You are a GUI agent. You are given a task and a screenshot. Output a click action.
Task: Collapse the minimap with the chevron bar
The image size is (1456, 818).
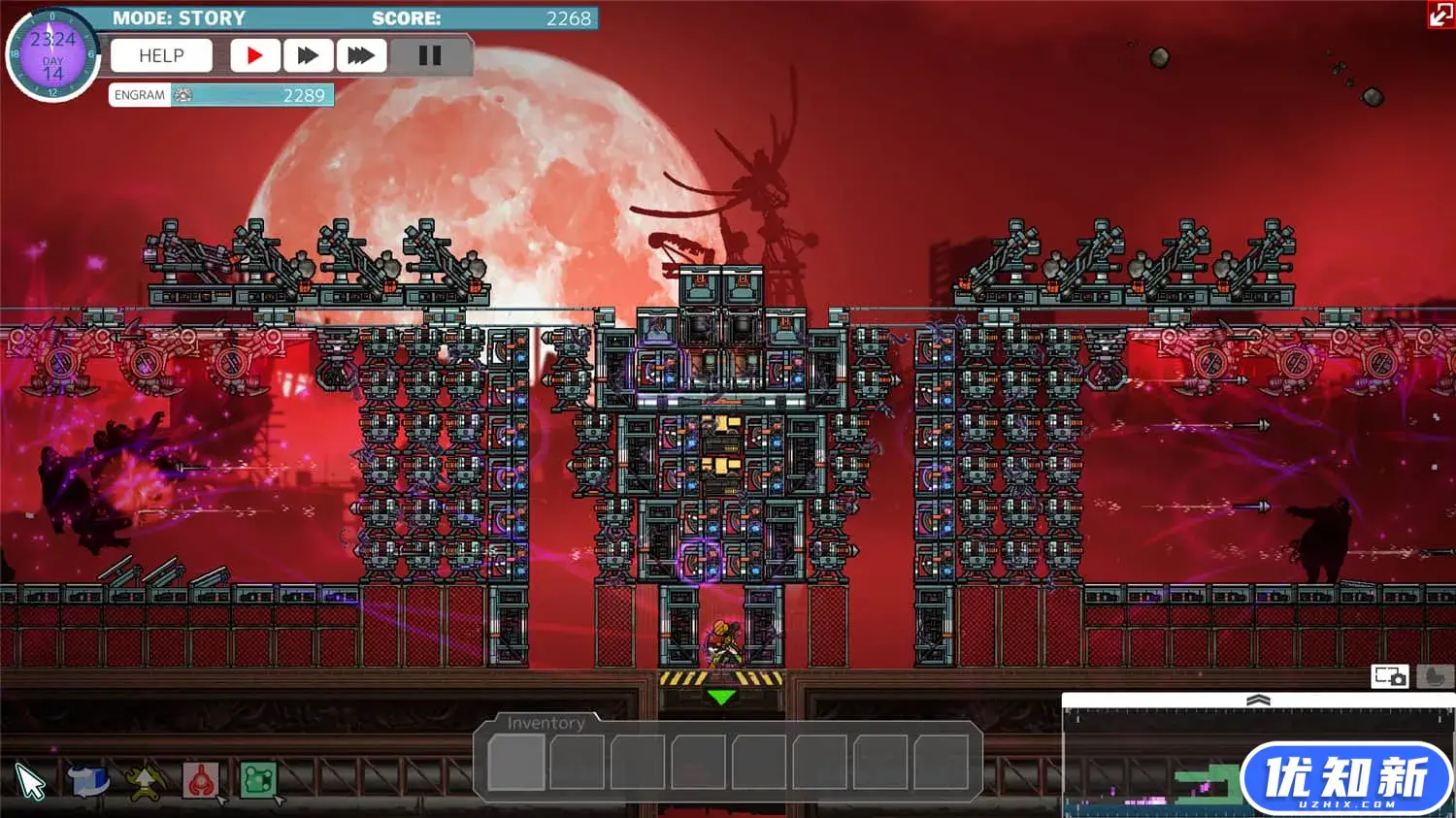tap(1258, 701)
